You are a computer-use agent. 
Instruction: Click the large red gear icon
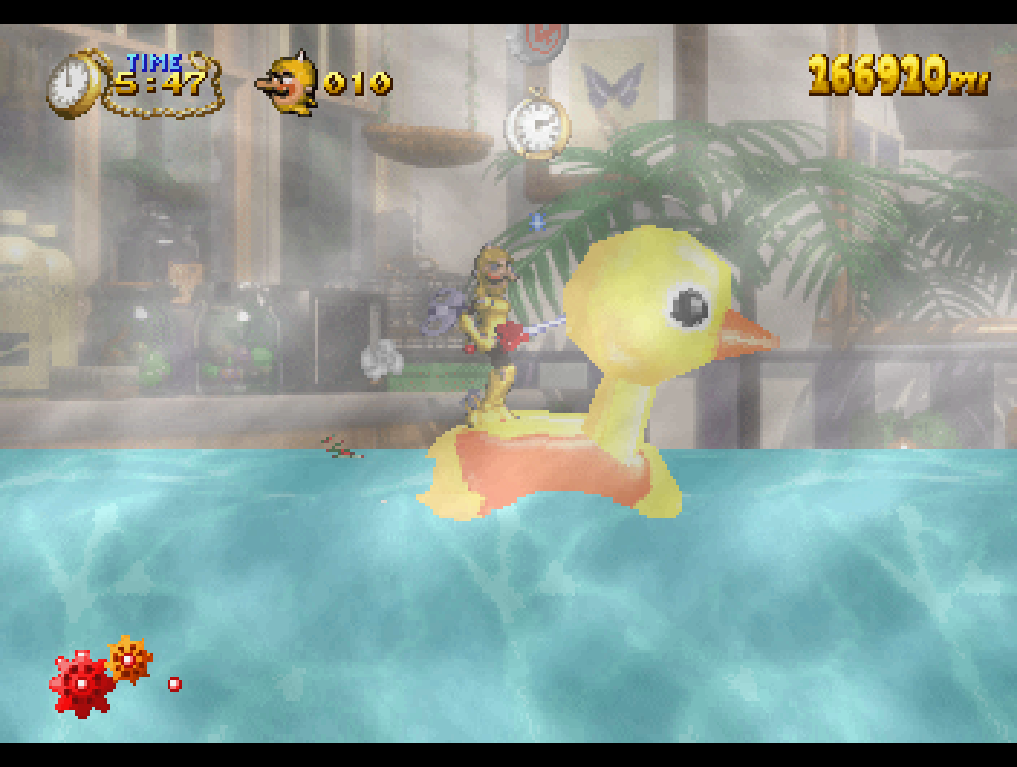click(x=82, y=684)
